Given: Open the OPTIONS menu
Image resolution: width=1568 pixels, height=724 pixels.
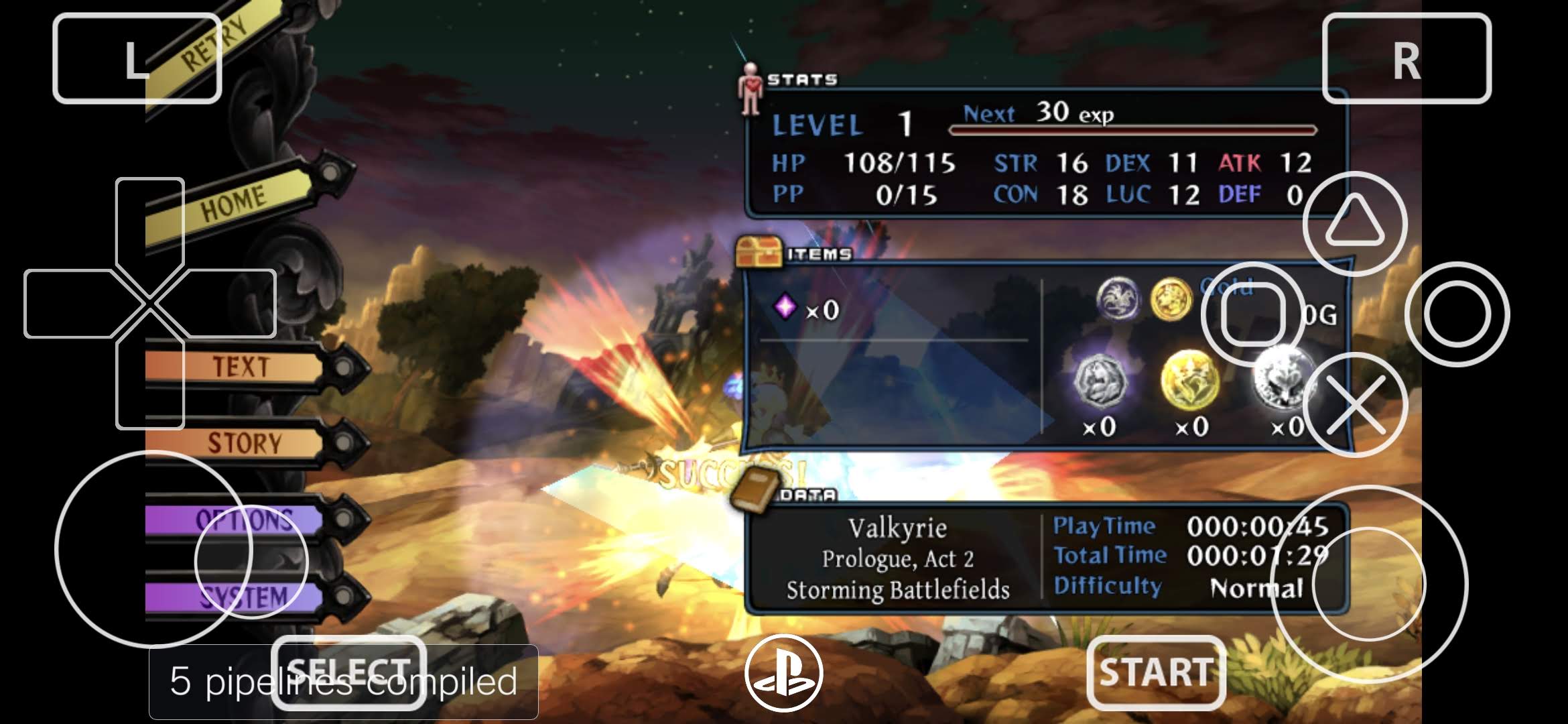Looking at the screenshot, I should [244, 520].
